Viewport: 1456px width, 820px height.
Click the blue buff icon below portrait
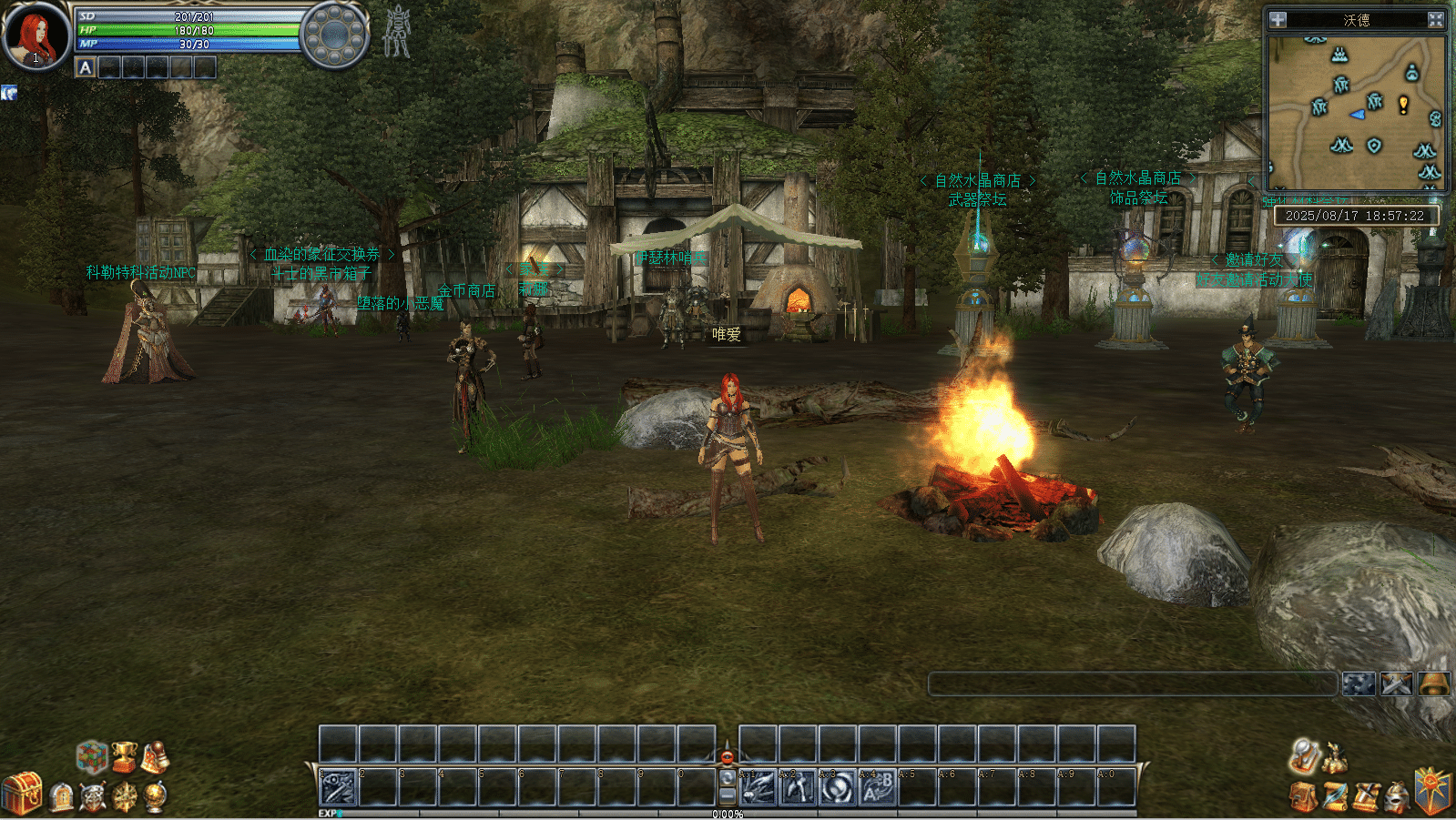tap(9, 93)
